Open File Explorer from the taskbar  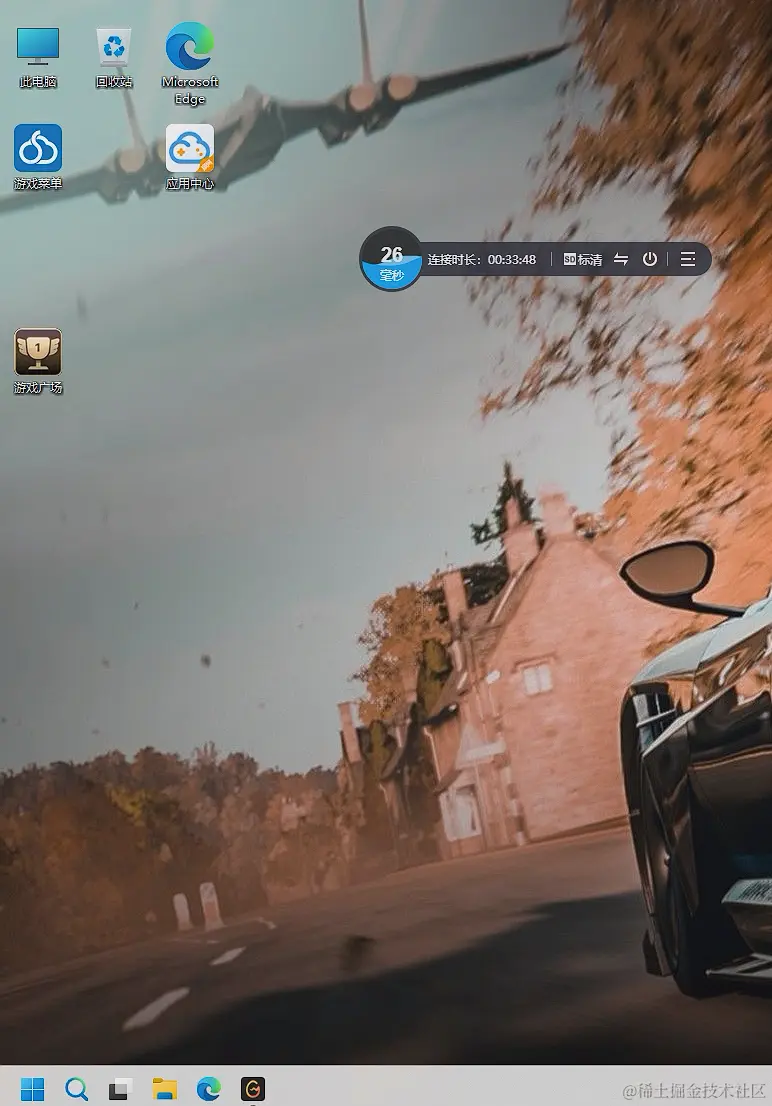point(164,1089)
